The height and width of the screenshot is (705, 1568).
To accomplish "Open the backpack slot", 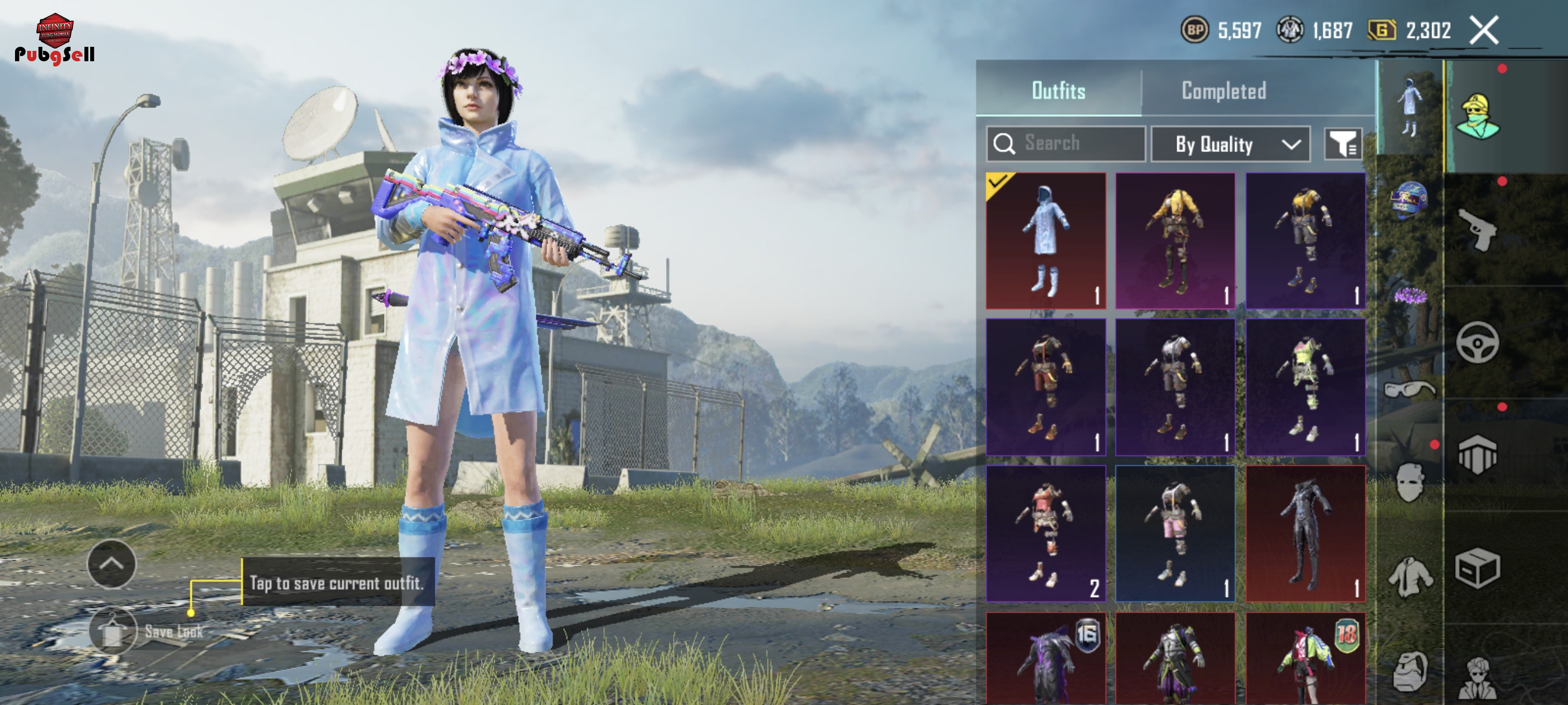I will click(x=1409, y=671).
